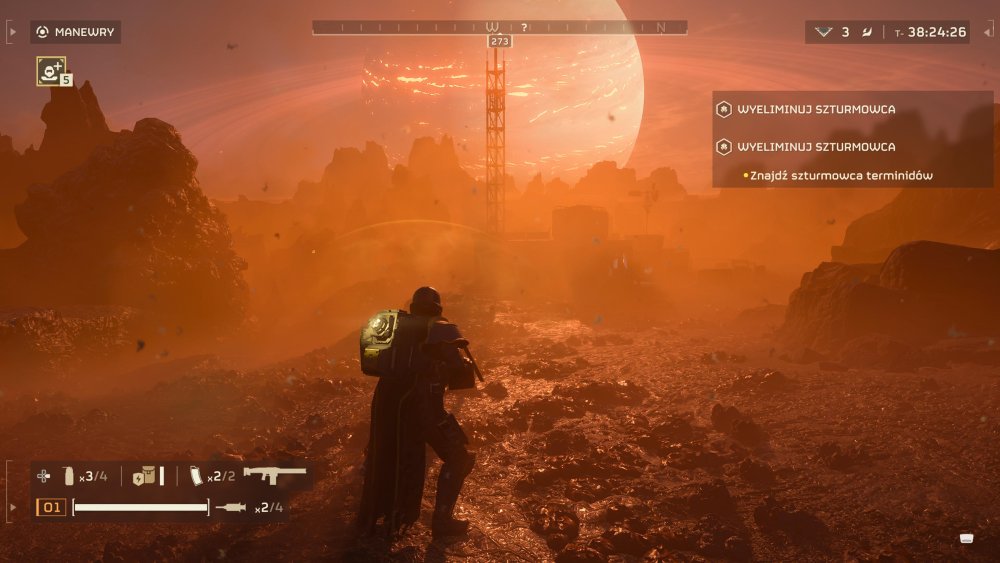Click the reinforcement wings icon

[x=823, y=32]
